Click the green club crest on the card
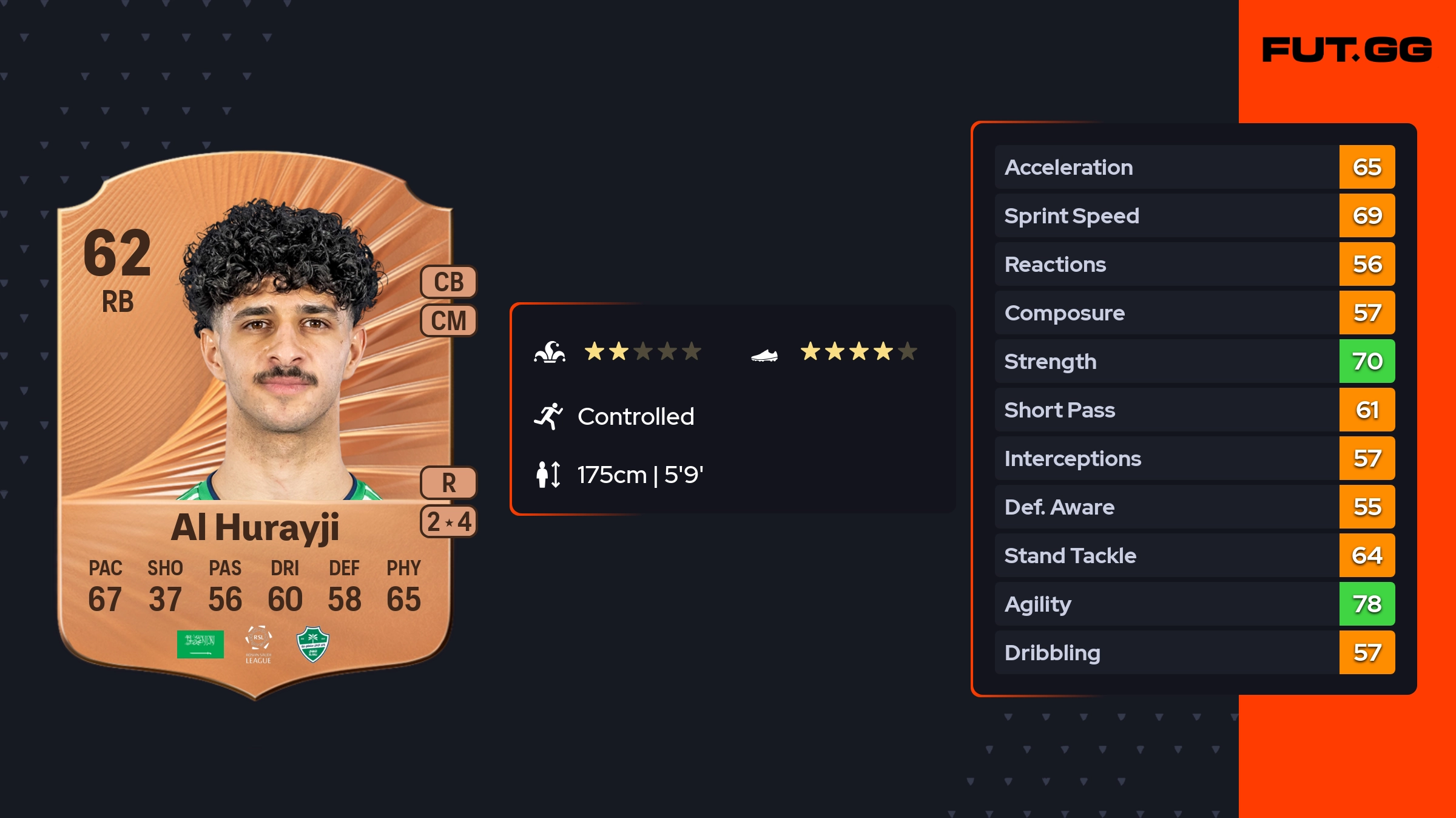Viewport: 1456px width, 818px height. (x=313, y=644)
